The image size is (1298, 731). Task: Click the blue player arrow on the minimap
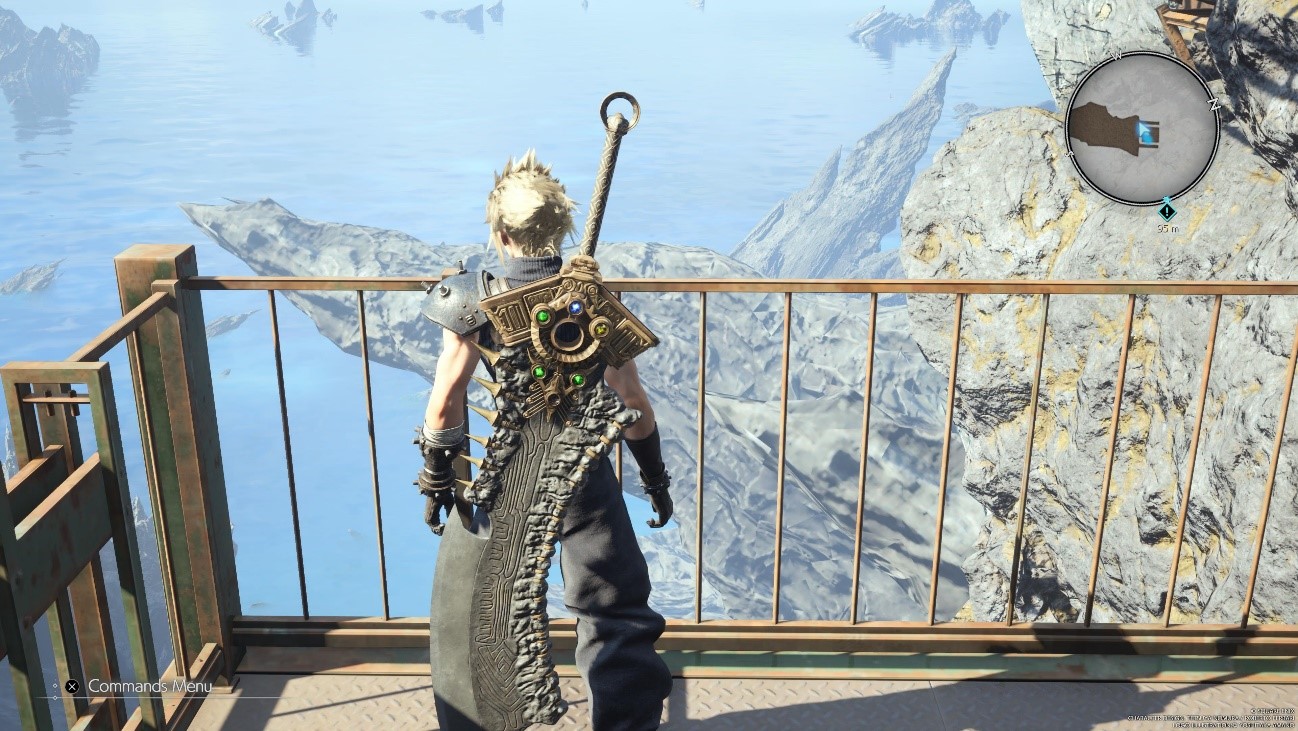click(1141, 129)
